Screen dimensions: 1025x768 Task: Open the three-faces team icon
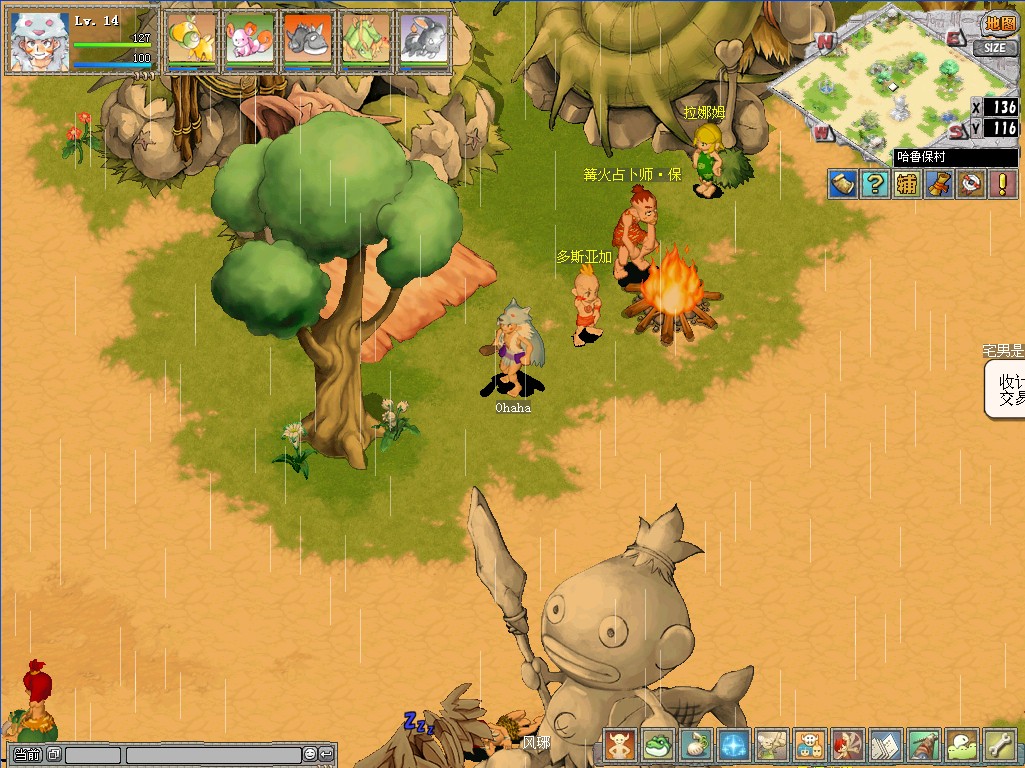click(810, 745)
